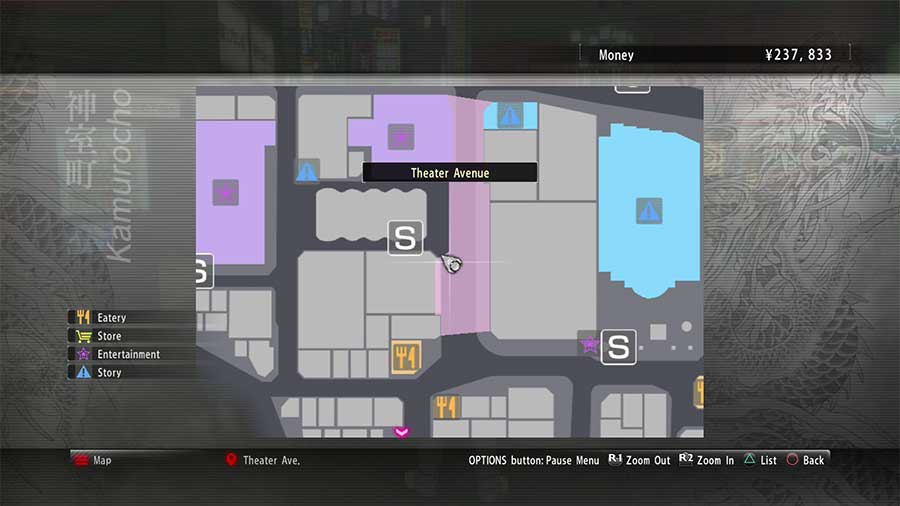Select the Eatery entry in the legend
Screen dimensions: 900x506
tap(110, 318)
